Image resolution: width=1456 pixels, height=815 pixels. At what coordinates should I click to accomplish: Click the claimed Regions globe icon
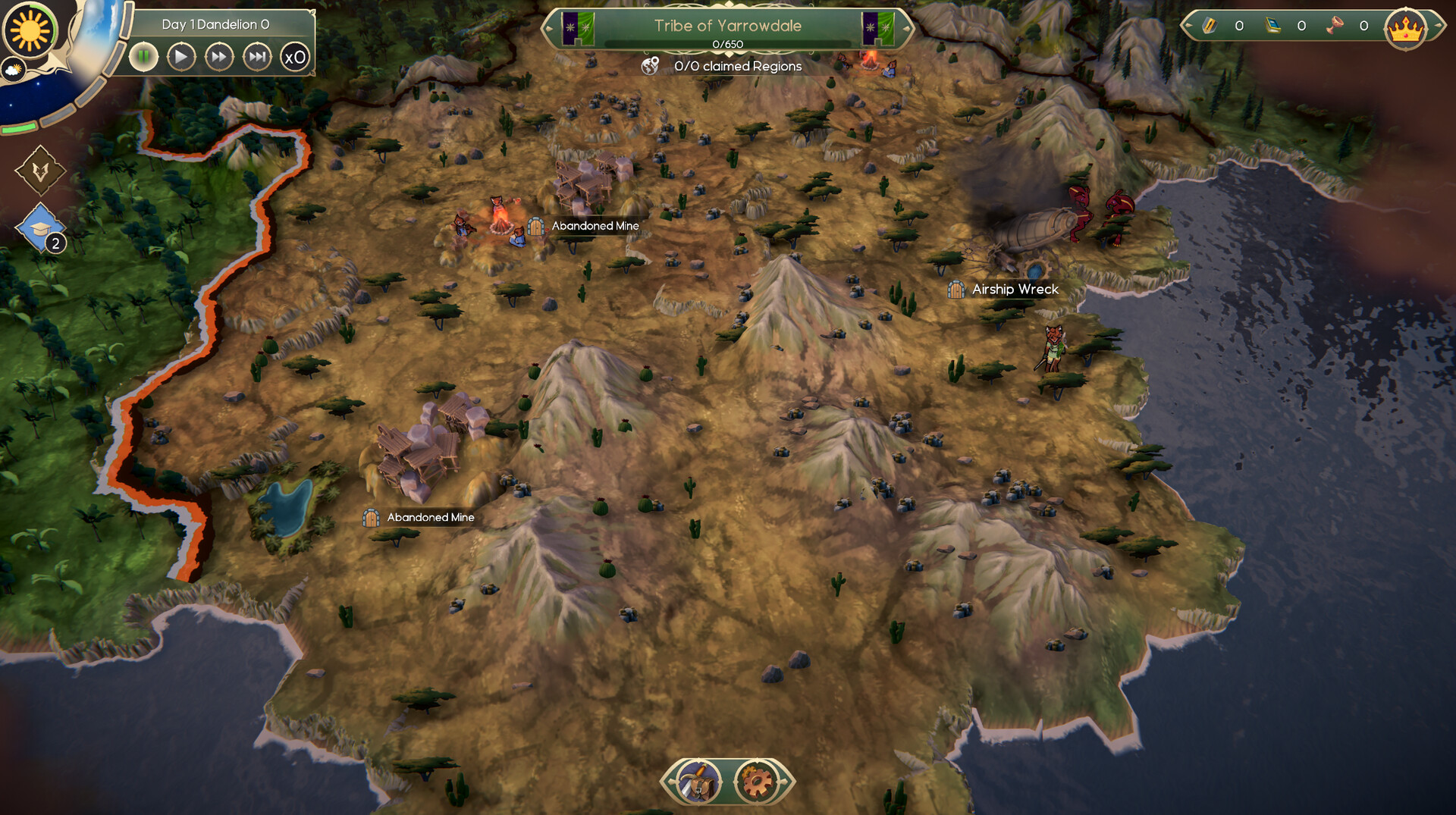point(650,66)
